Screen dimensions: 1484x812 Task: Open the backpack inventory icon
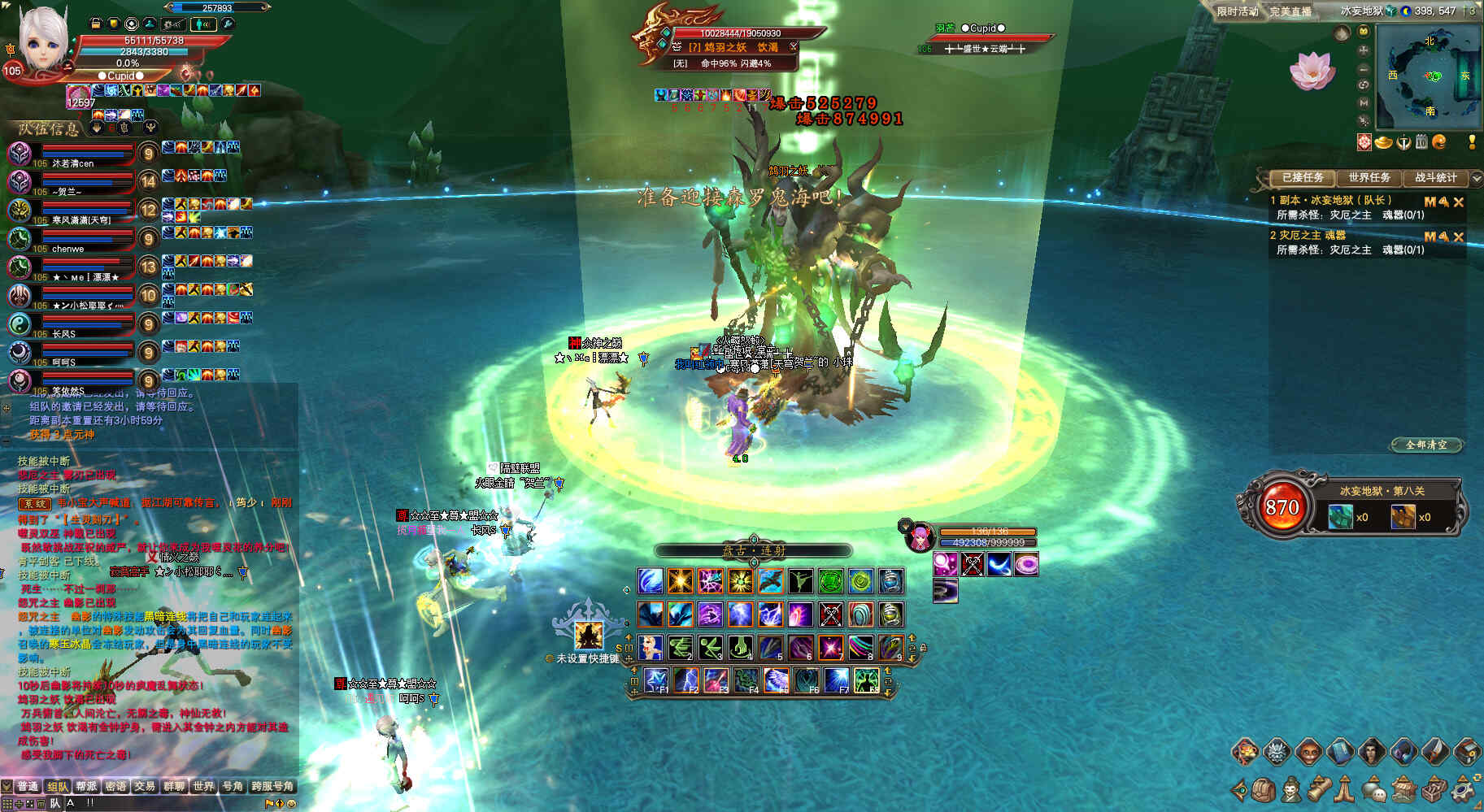click(1263, 789)
